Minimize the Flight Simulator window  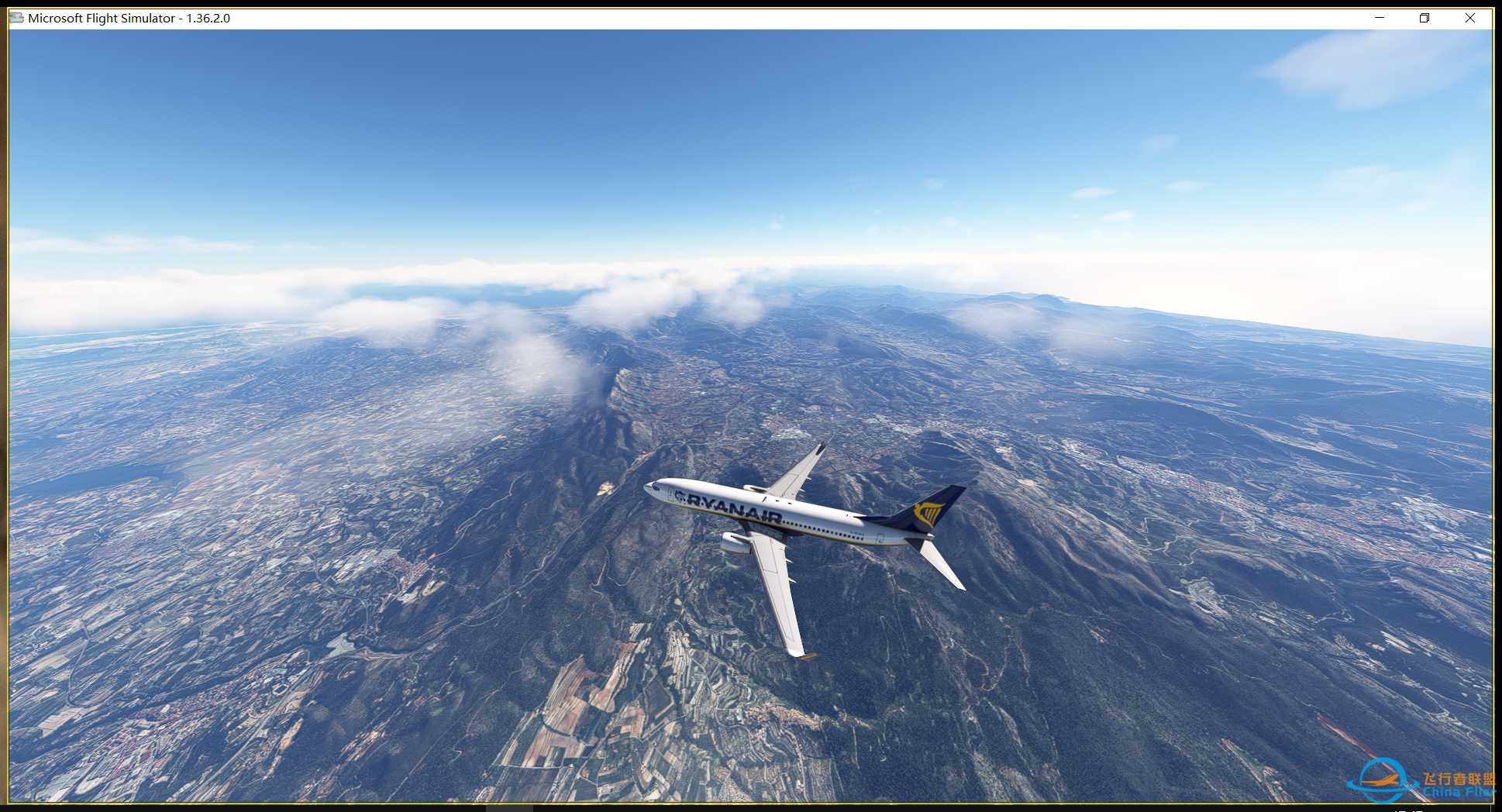(1378, 17)
